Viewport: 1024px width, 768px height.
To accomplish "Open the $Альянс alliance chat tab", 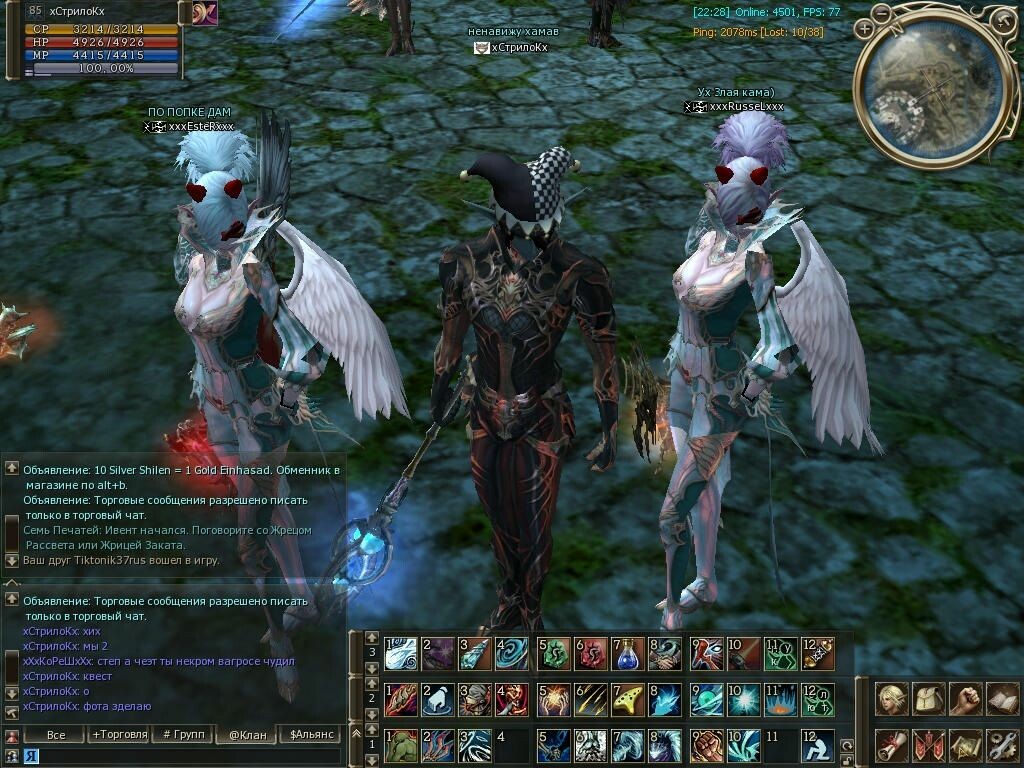I will point(309,734).
